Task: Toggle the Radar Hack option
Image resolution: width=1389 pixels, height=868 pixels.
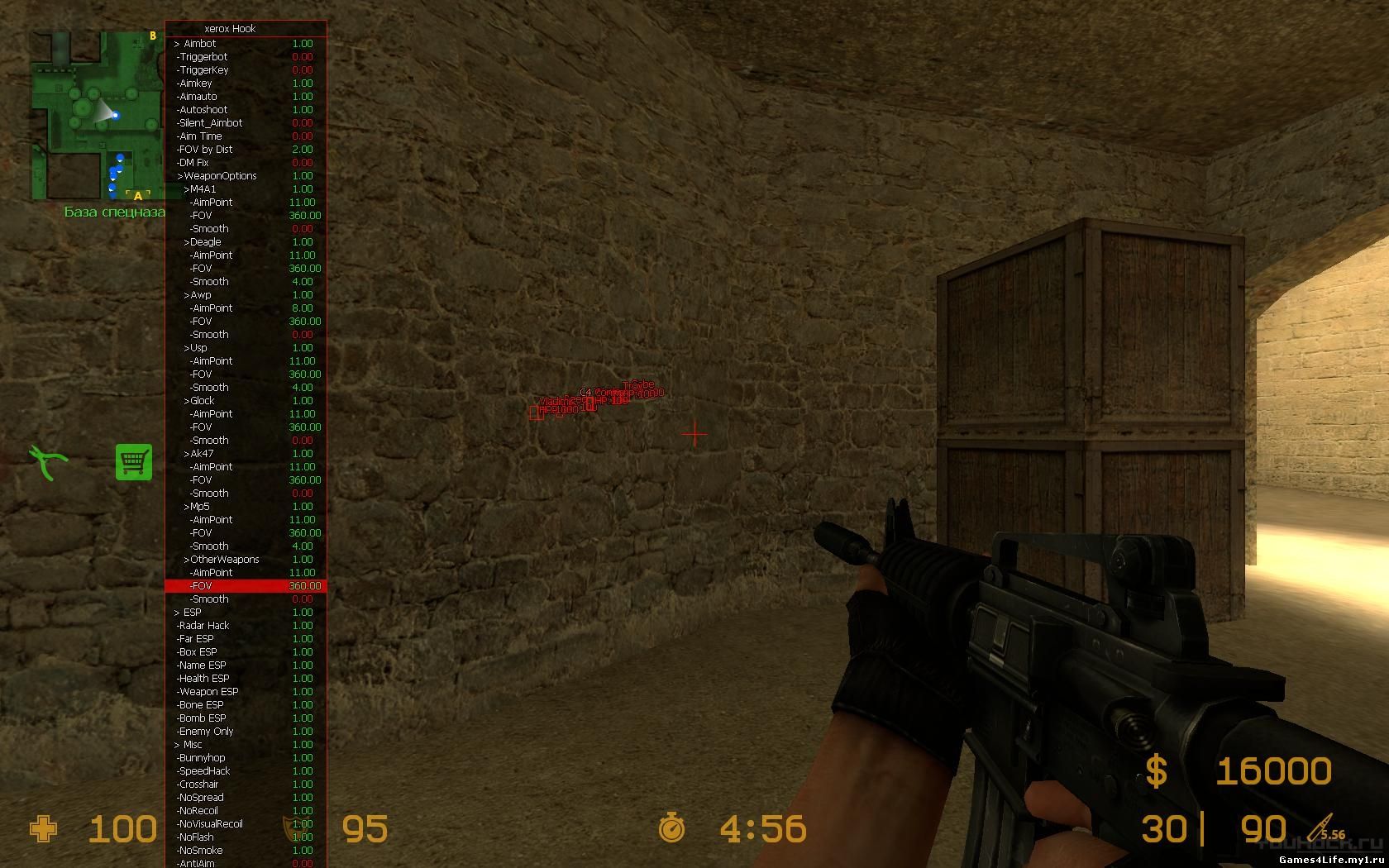Action: (204, 626)
